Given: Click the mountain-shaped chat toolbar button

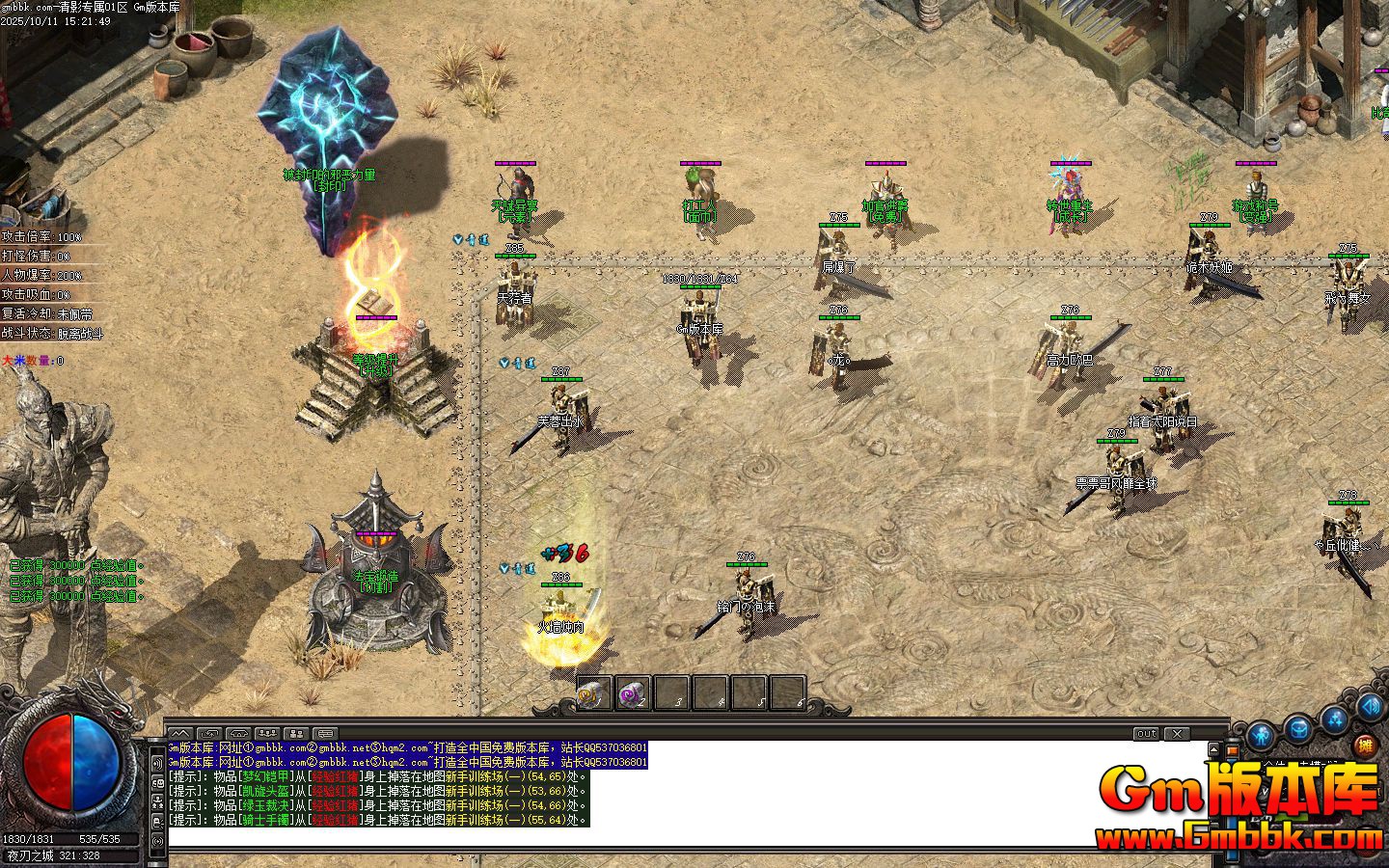Looking at the screenshot, I should click(x=180, y=734).
